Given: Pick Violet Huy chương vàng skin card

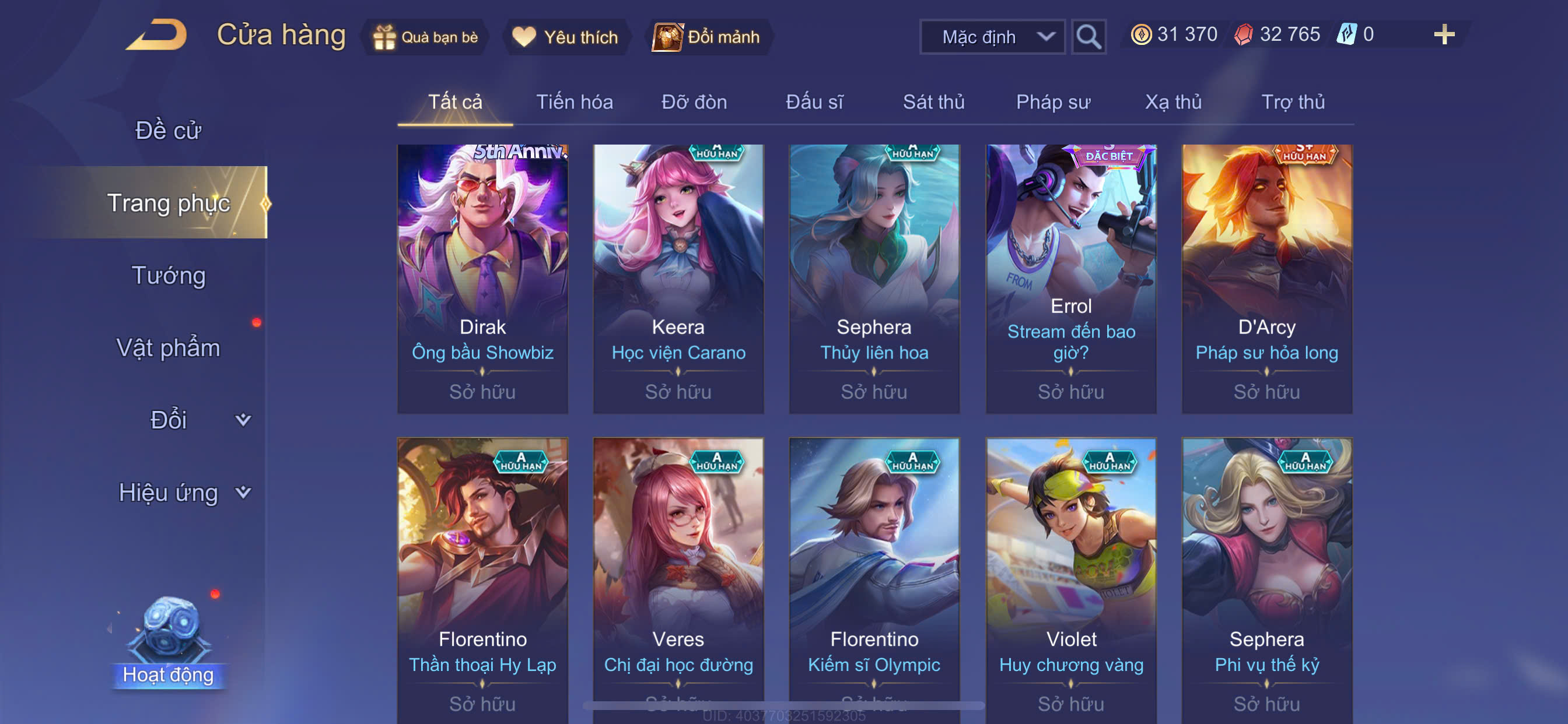Looking at the screenshot, I should (1070, 578).
